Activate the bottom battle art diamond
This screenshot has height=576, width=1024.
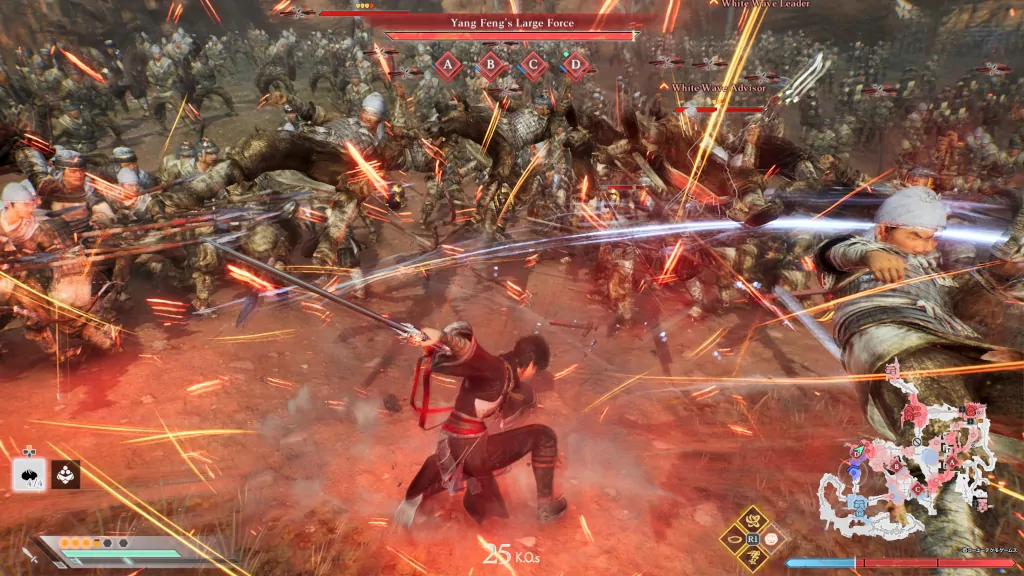coord(755,557)
